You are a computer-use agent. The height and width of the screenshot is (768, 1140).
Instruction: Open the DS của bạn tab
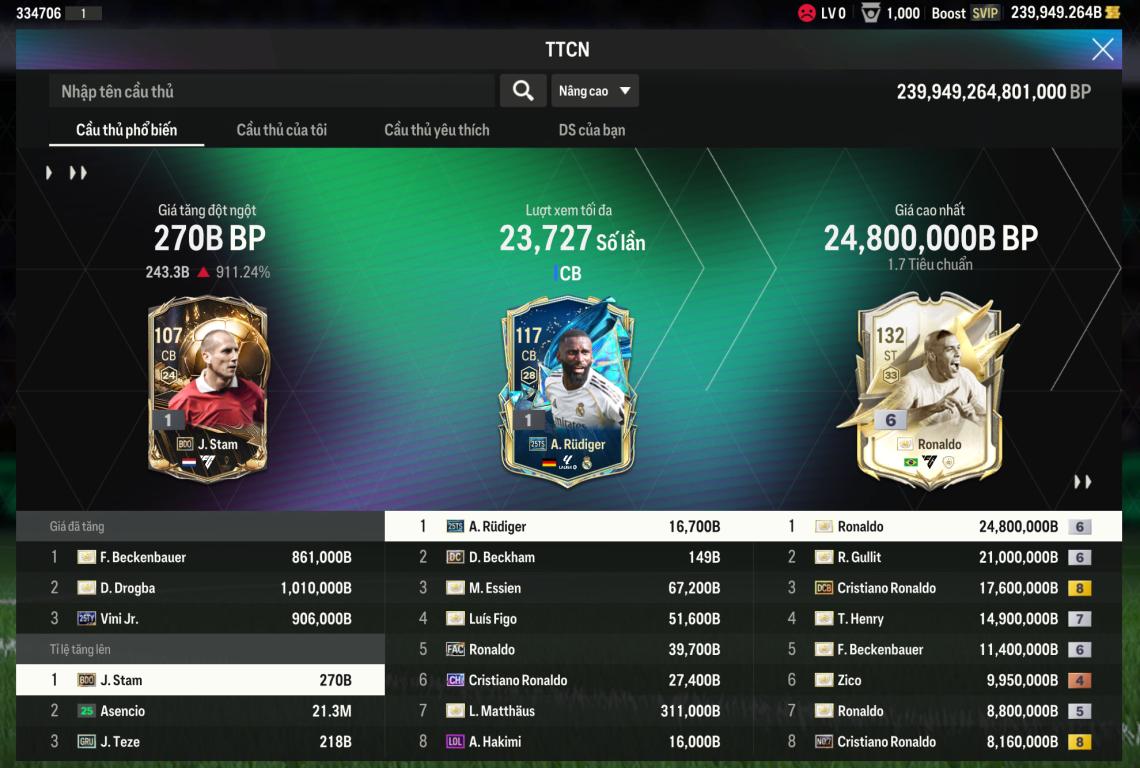(592, 130)
